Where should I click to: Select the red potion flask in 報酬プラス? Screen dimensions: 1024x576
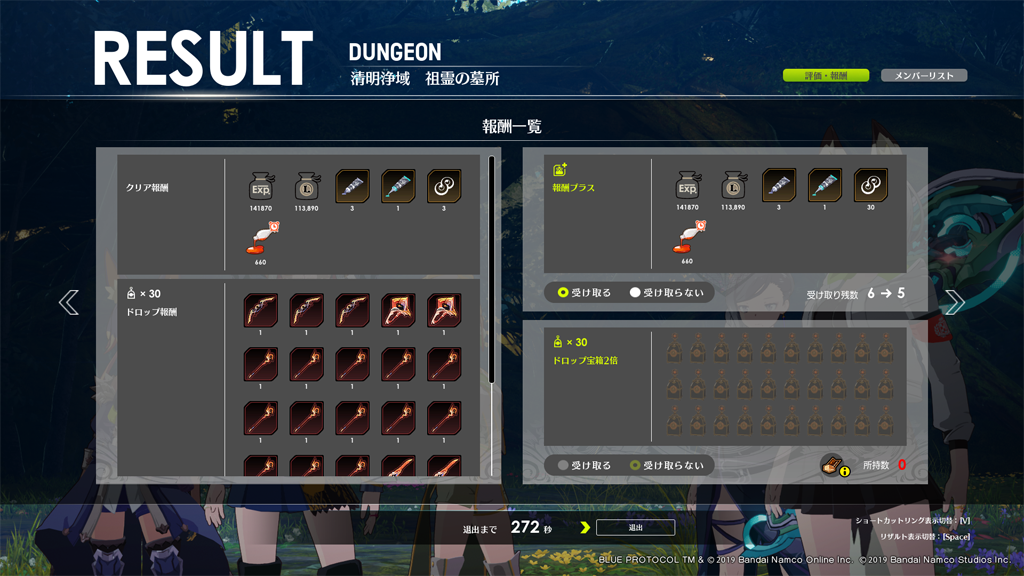(687, 238)
